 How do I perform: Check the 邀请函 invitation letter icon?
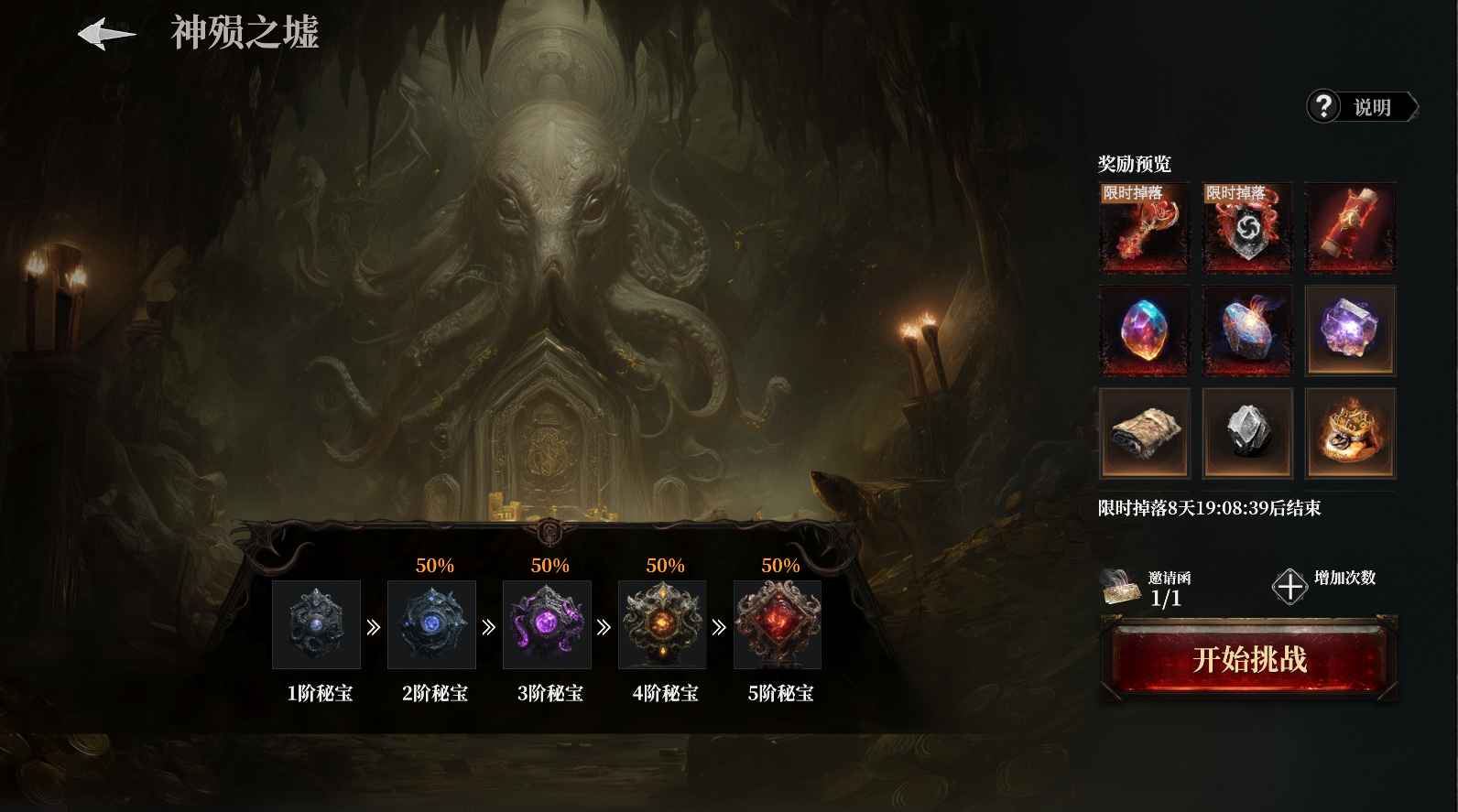1120,587
